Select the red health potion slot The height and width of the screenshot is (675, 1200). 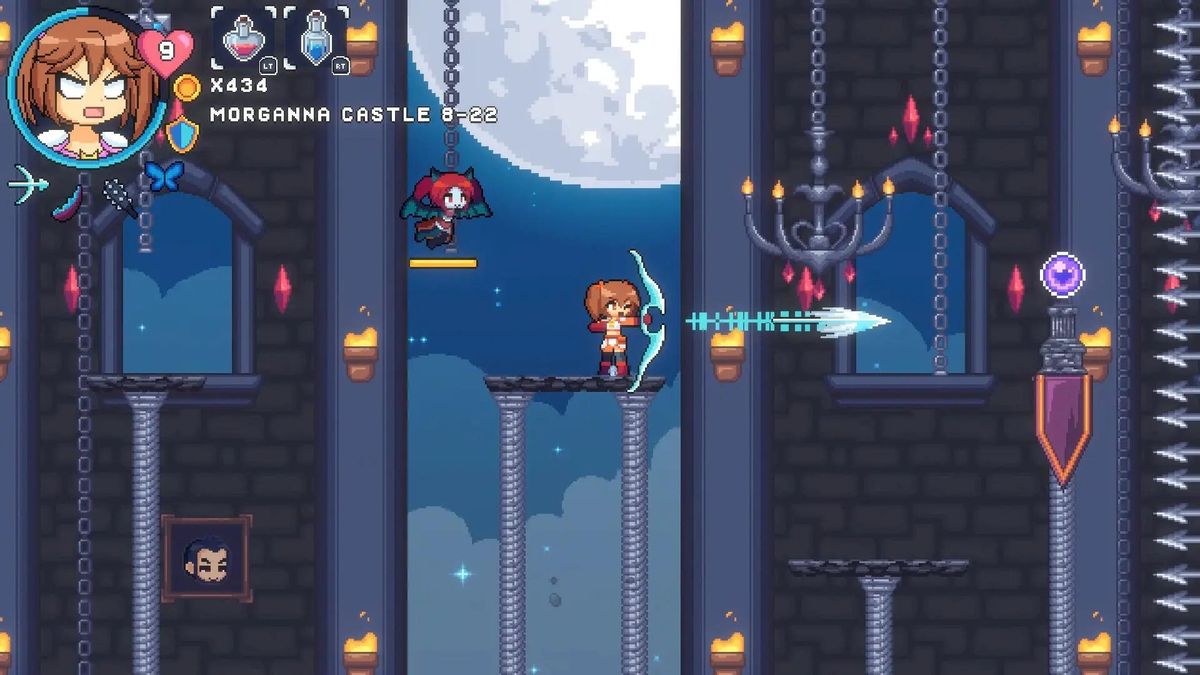pyautogui.click(x=243, y=40)
